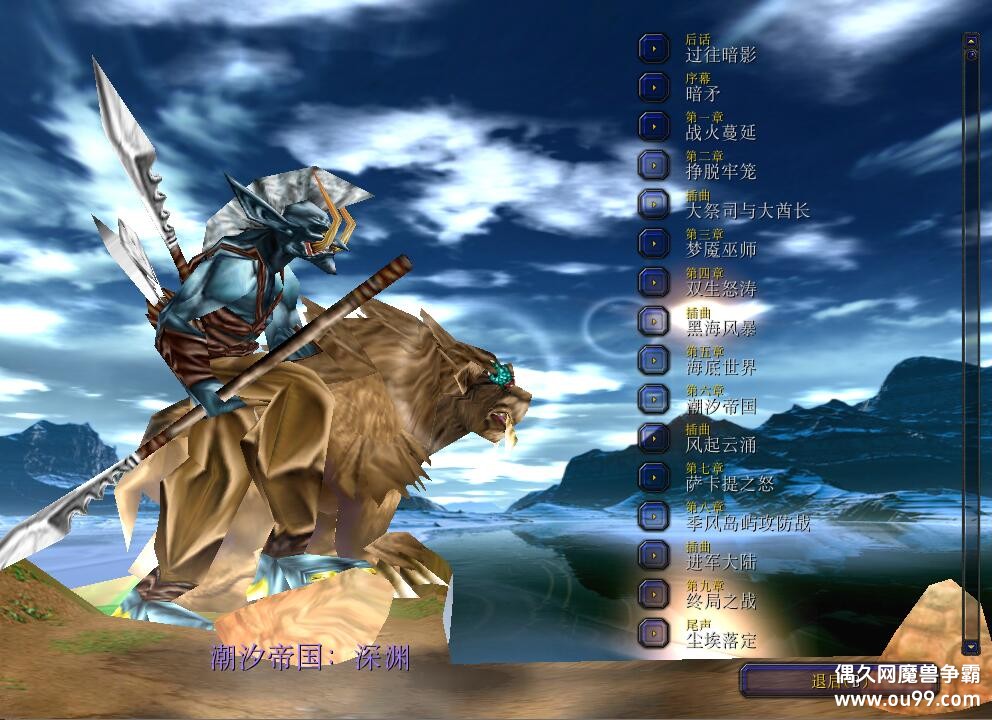Choose chapter two 挣脱牢笼
Viewport: 992px width, 720px height.
point(654,165)
